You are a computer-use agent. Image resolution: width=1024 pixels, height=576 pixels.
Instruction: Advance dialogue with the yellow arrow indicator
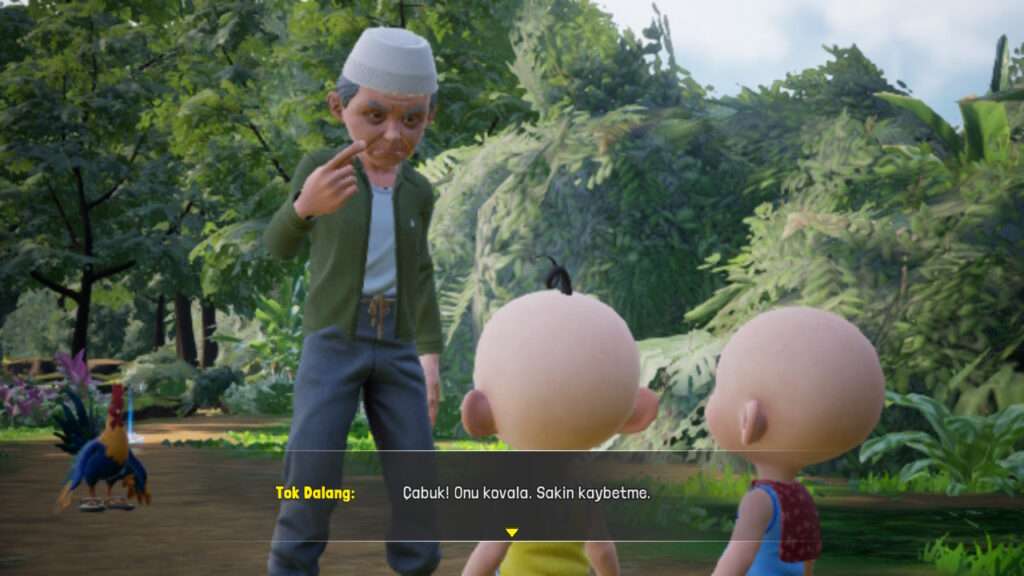pyautogui.click(x=511, y=532)
